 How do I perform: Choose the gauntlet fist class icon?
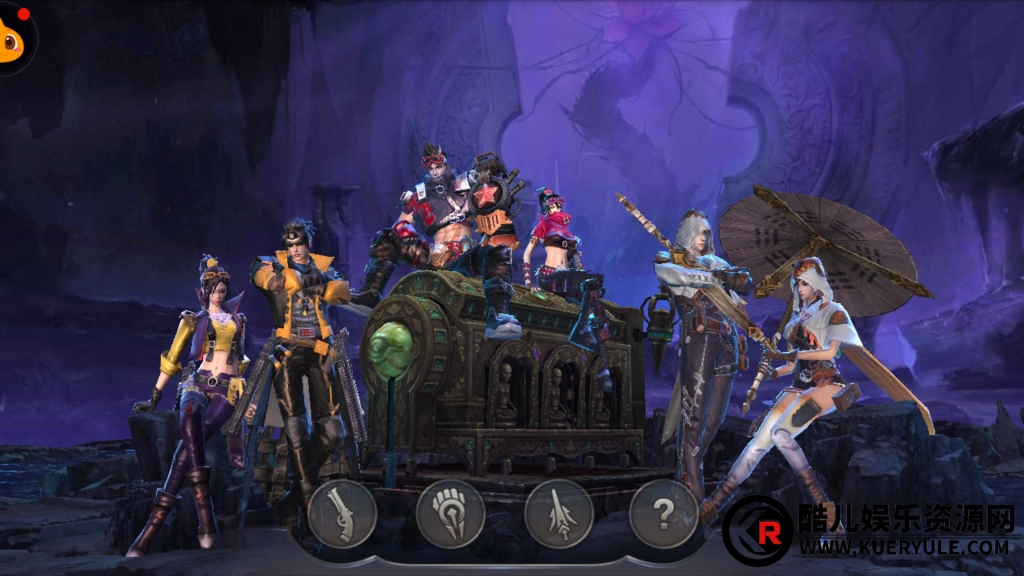click(450, 514)
